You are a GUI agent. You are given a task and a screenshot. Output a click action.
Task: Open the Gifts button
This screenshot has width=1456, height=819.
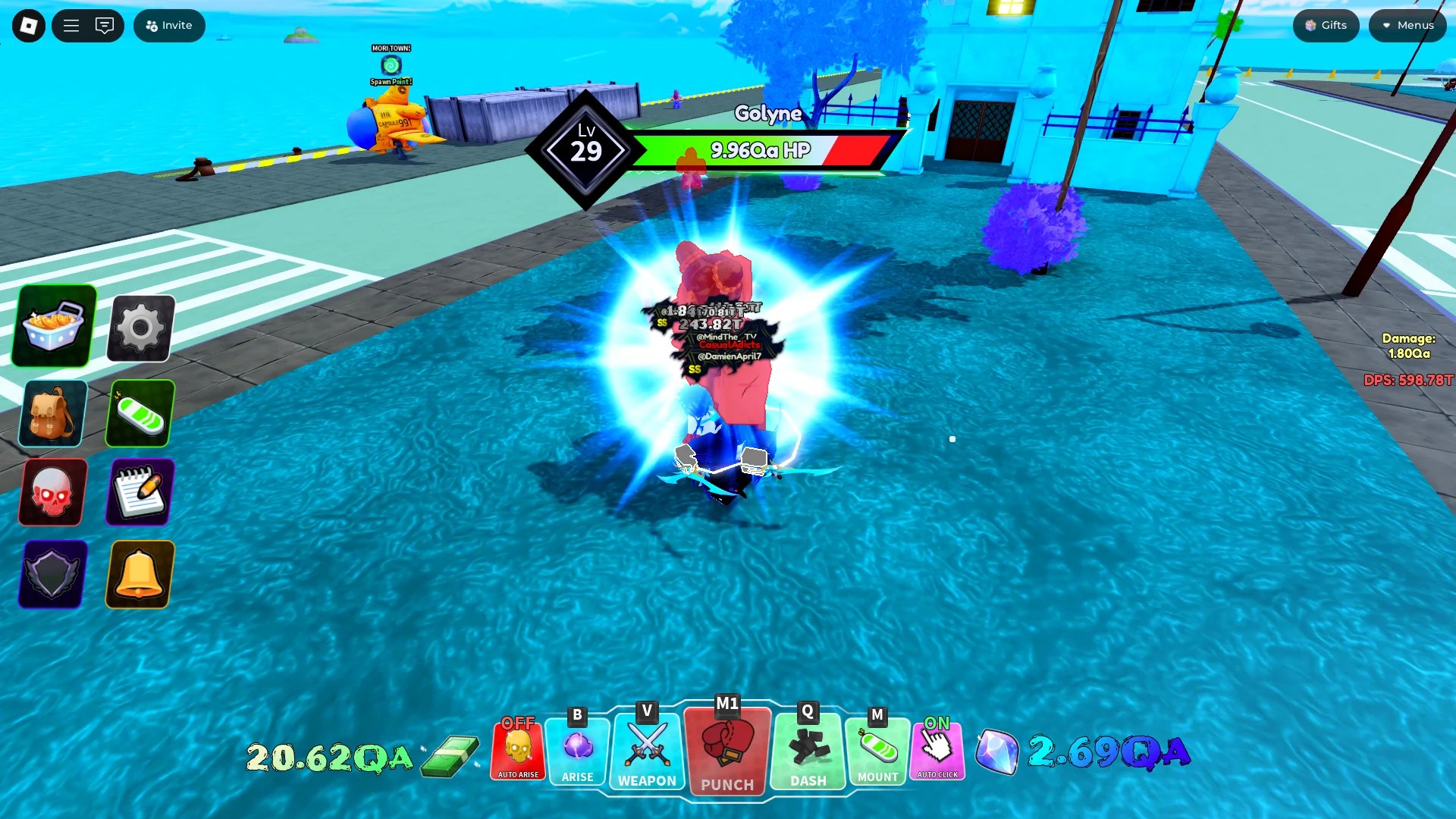point(1325,25)
